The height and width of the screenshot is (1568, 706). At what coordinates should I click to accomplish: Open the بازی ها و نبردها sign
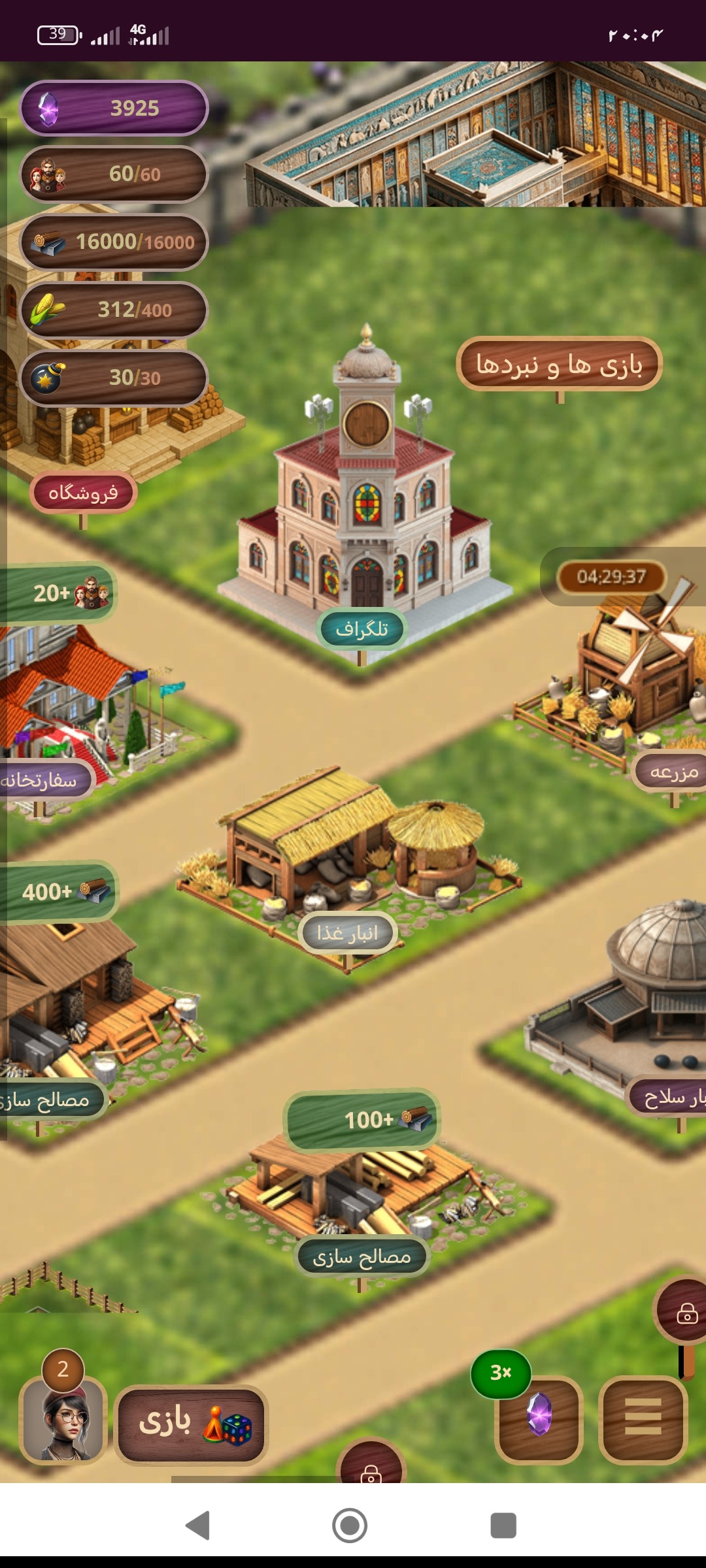(560, 365)
